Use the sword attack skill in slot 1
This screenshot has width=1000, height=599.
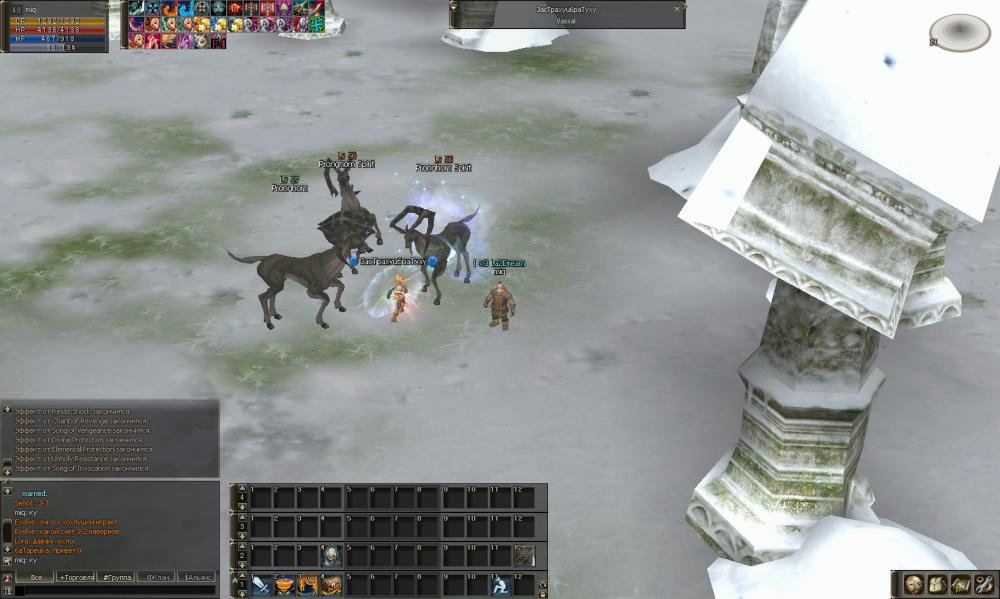(261, 585)
